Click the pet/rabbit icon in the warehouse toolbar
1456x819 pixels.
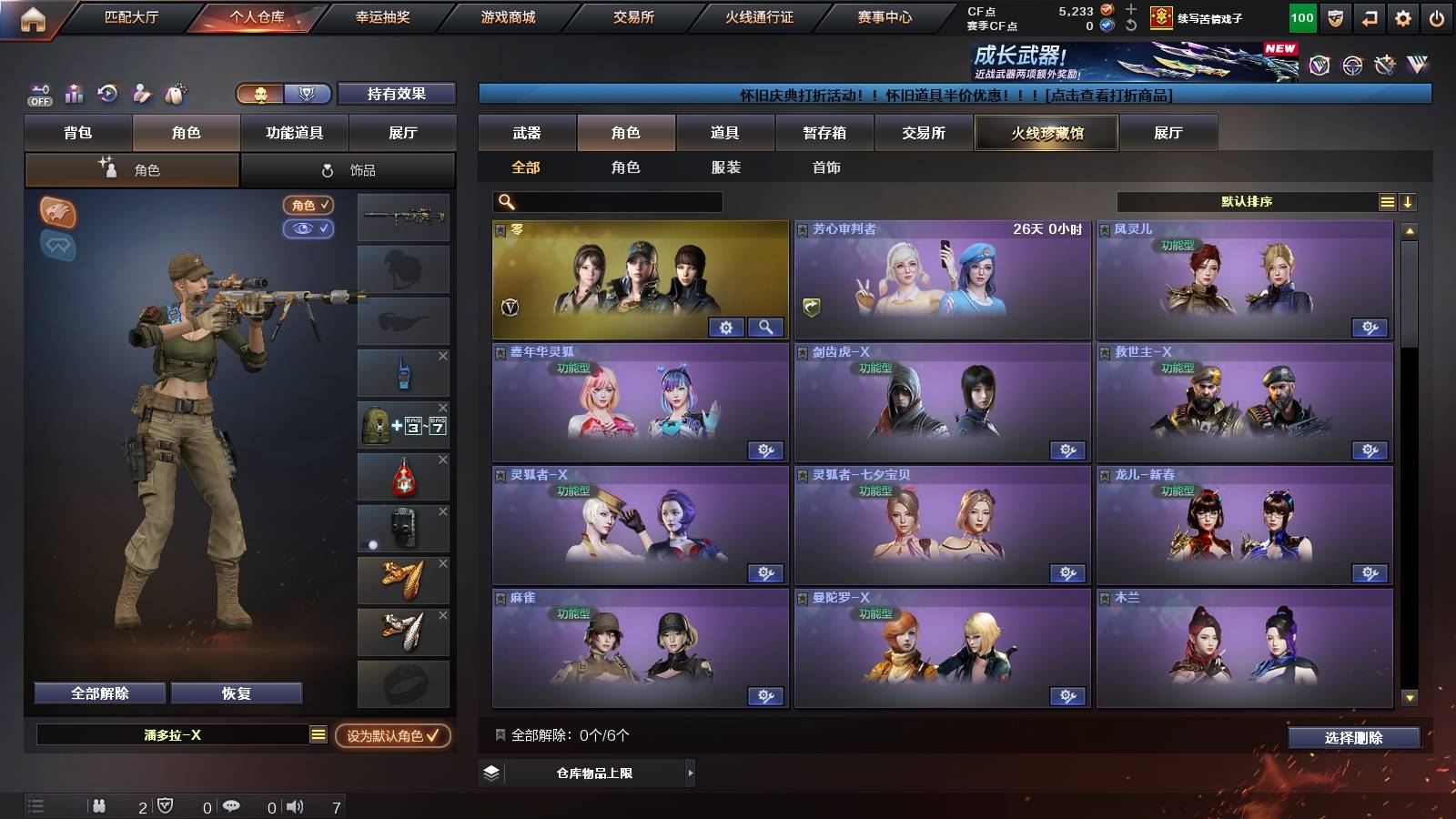177,94
